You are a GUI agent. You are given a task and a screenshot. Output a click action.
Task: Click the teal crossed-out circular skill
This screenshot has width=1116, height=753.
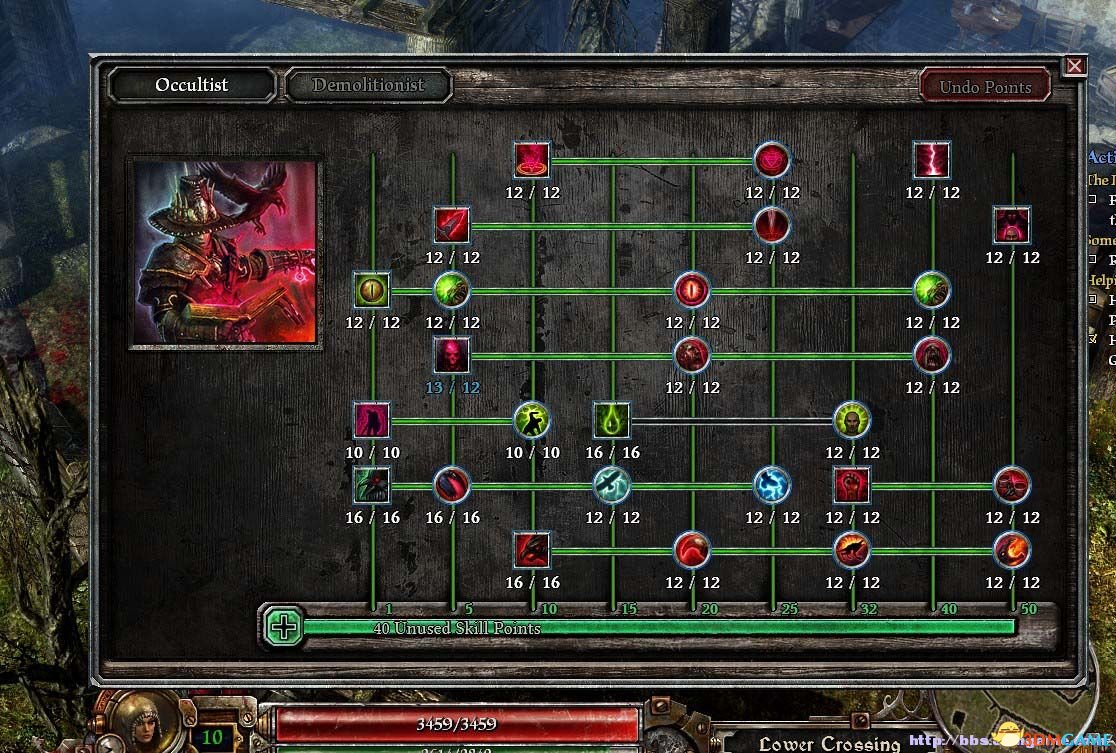[x=611, y=485]
